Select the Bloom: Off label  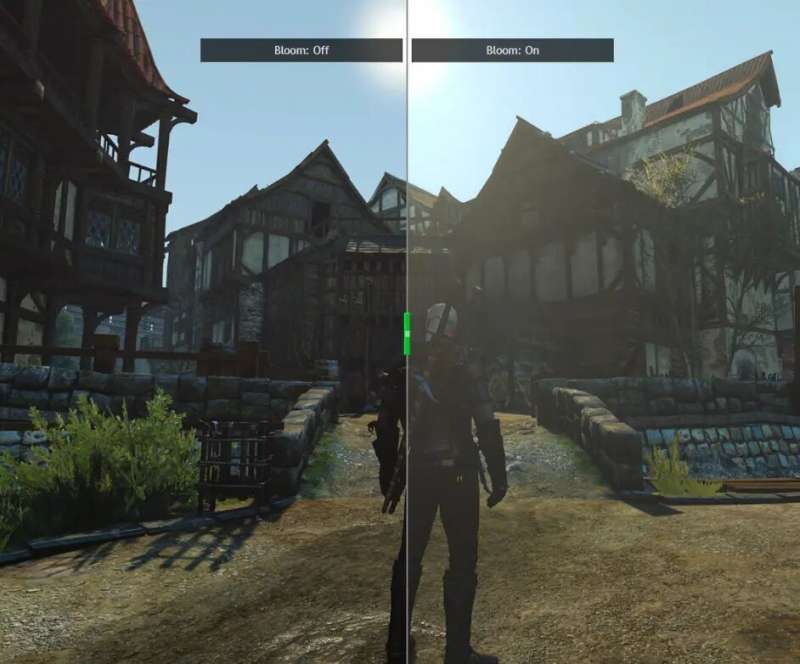pos(301,50)
